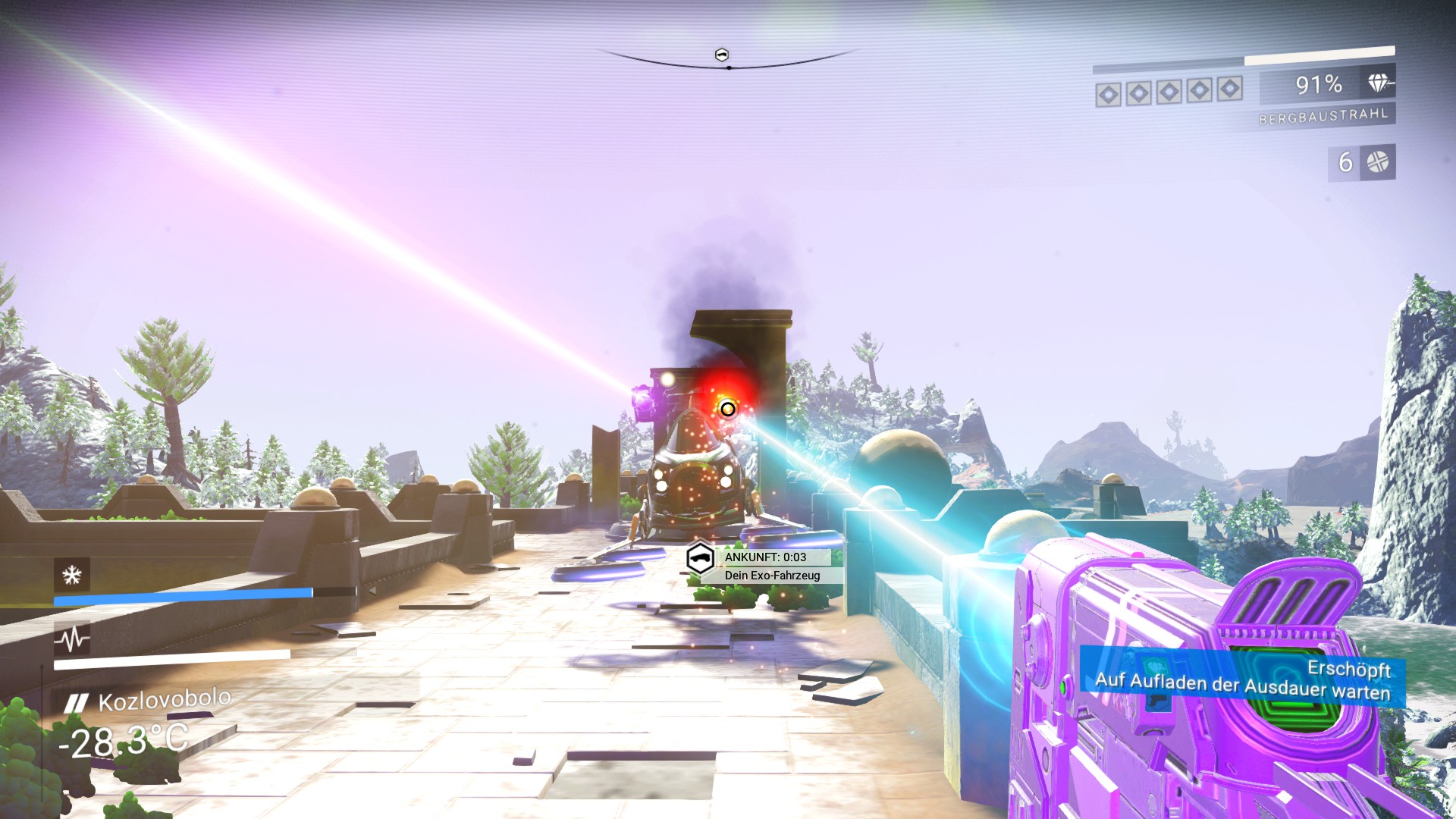Click the life support pulse icon

click(72, 639)
